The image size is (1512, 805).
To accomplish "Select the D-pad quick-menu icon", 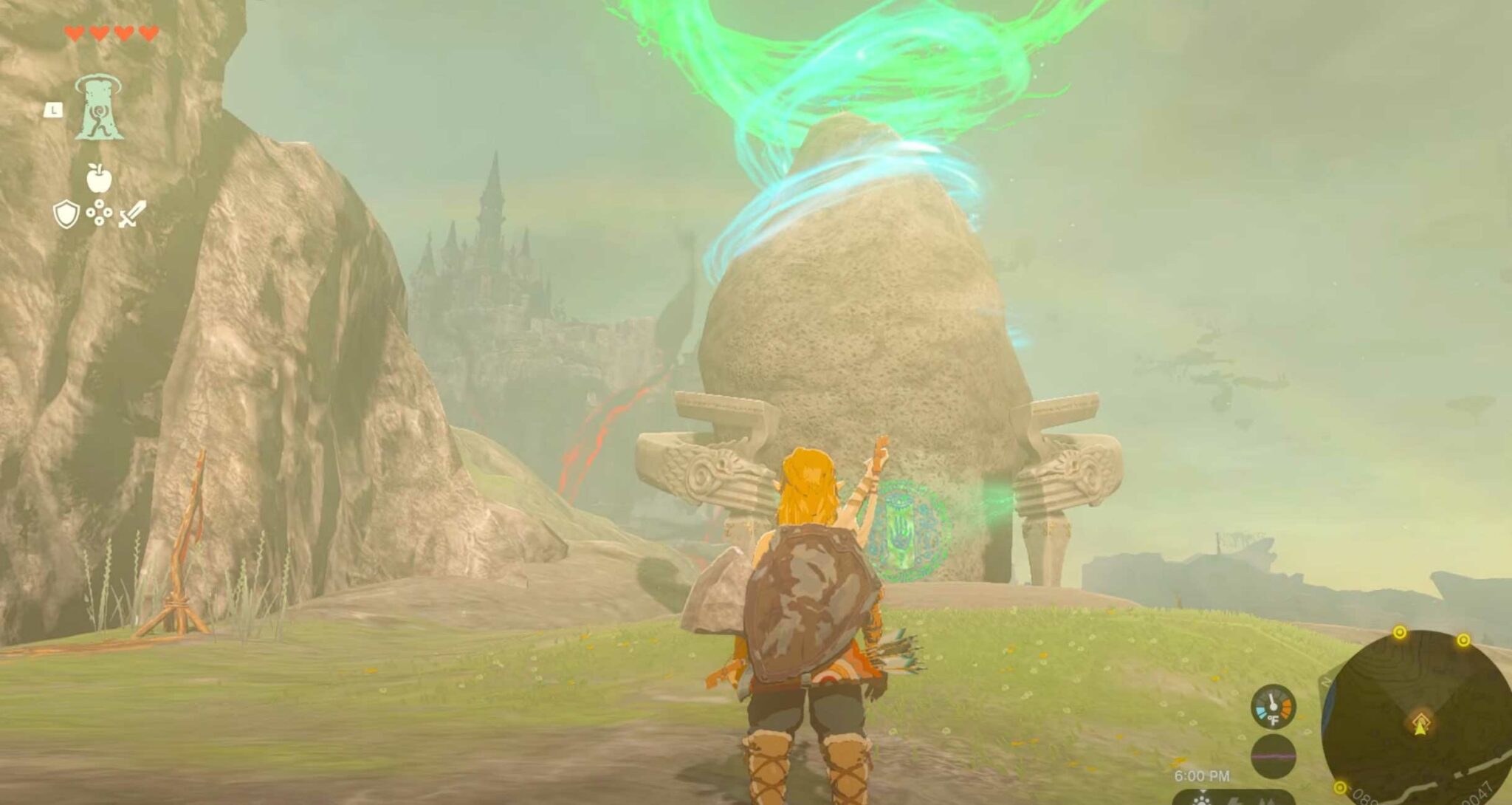I will point(100,214).
